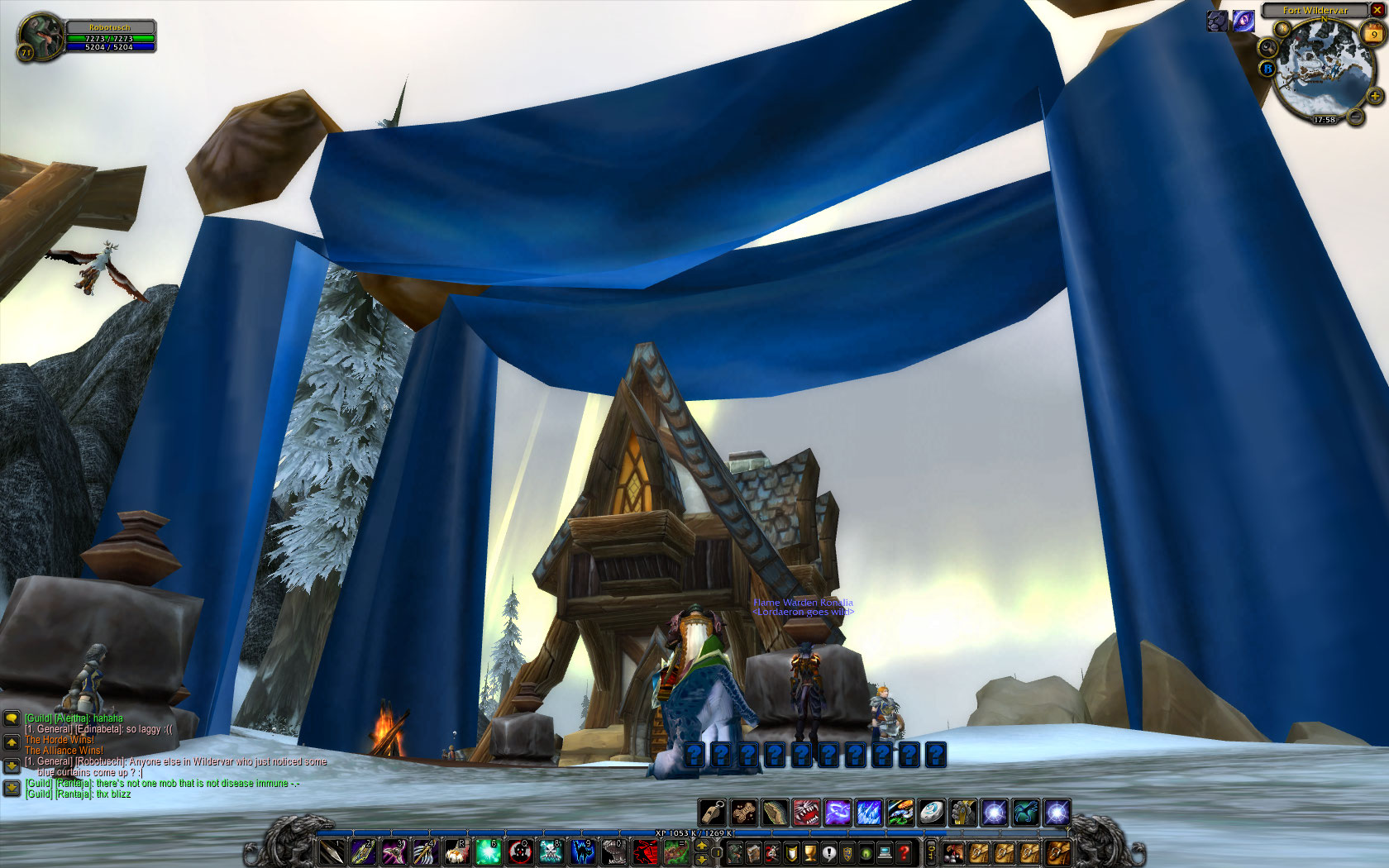The height and width of the screenshot is (868, 1389).
Task: Activate the blue cat ability in slot 9
Action: 583,851
